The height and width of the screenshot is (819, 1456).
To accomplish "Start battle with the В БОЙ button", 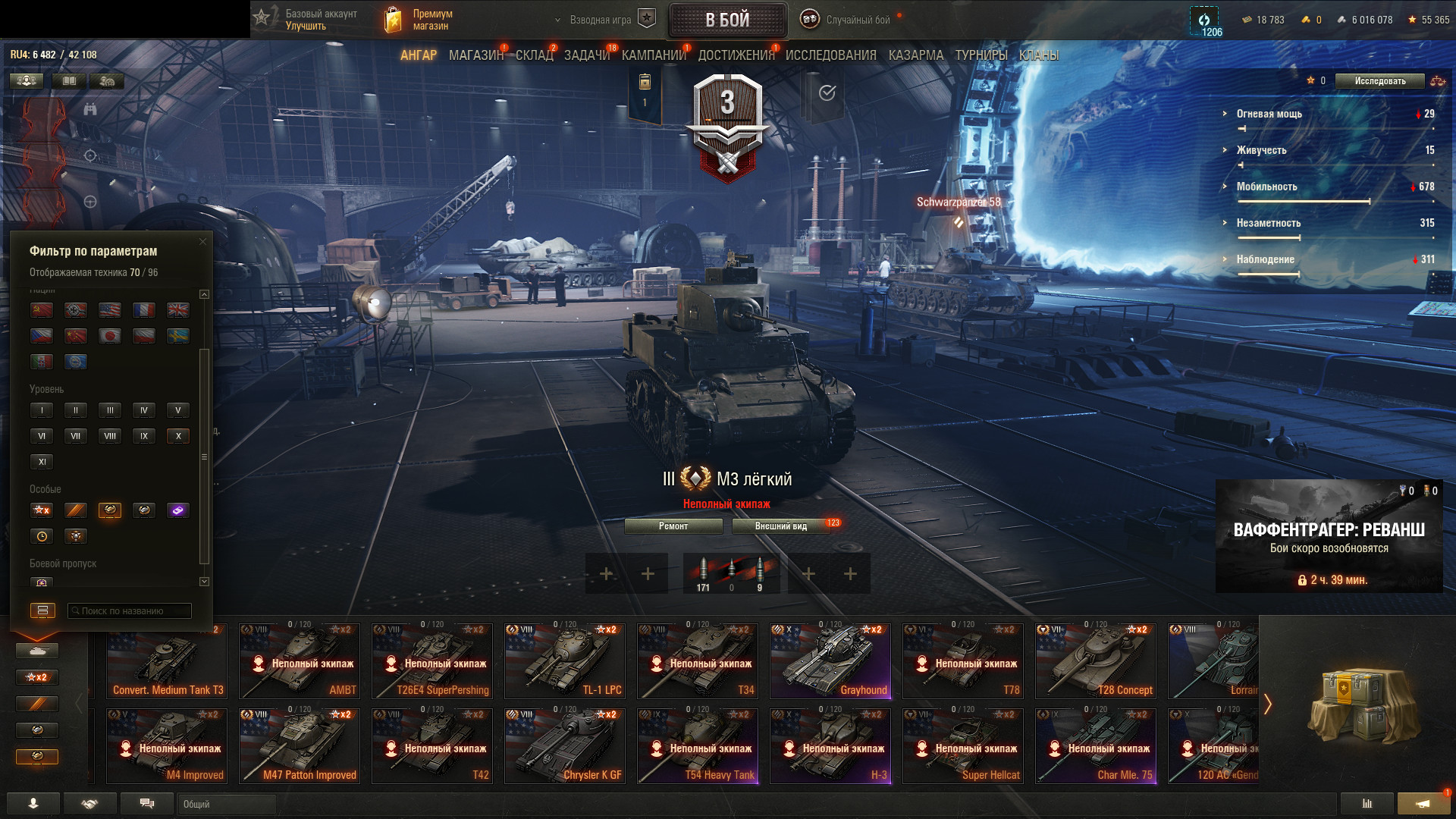I will click(727, 20).
